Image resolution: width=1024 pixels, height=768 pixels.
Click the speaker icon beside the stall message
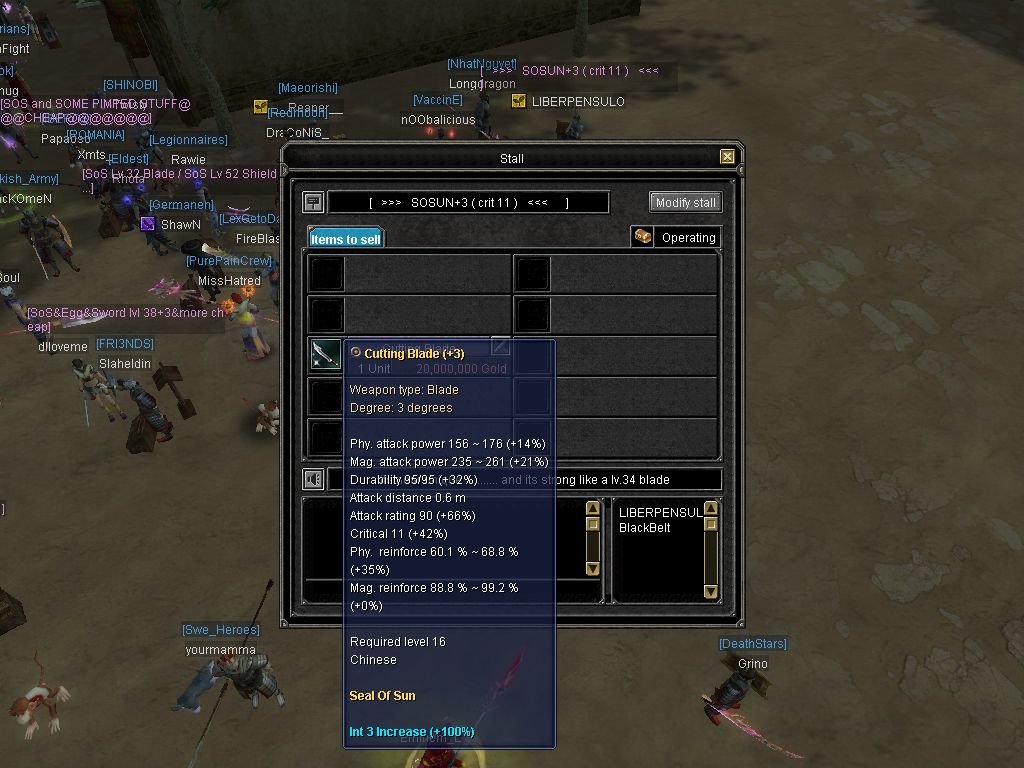[x=313, y=480]
